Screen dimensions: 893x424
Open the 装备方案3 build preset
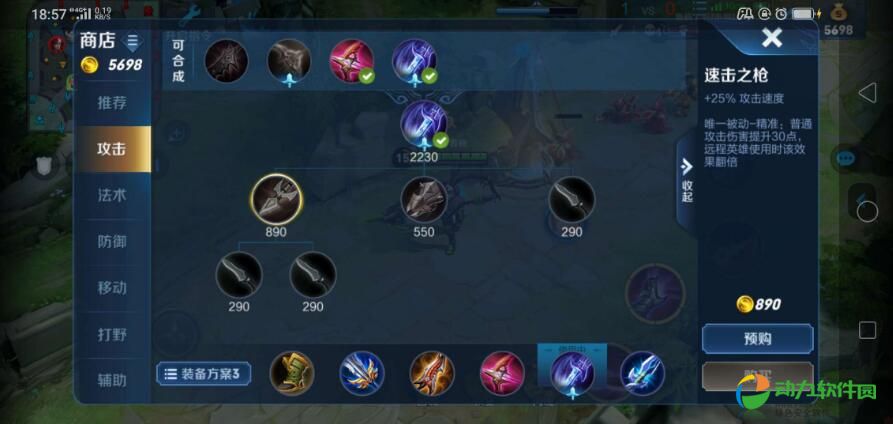pyautogui.click(x=204, y=374)
